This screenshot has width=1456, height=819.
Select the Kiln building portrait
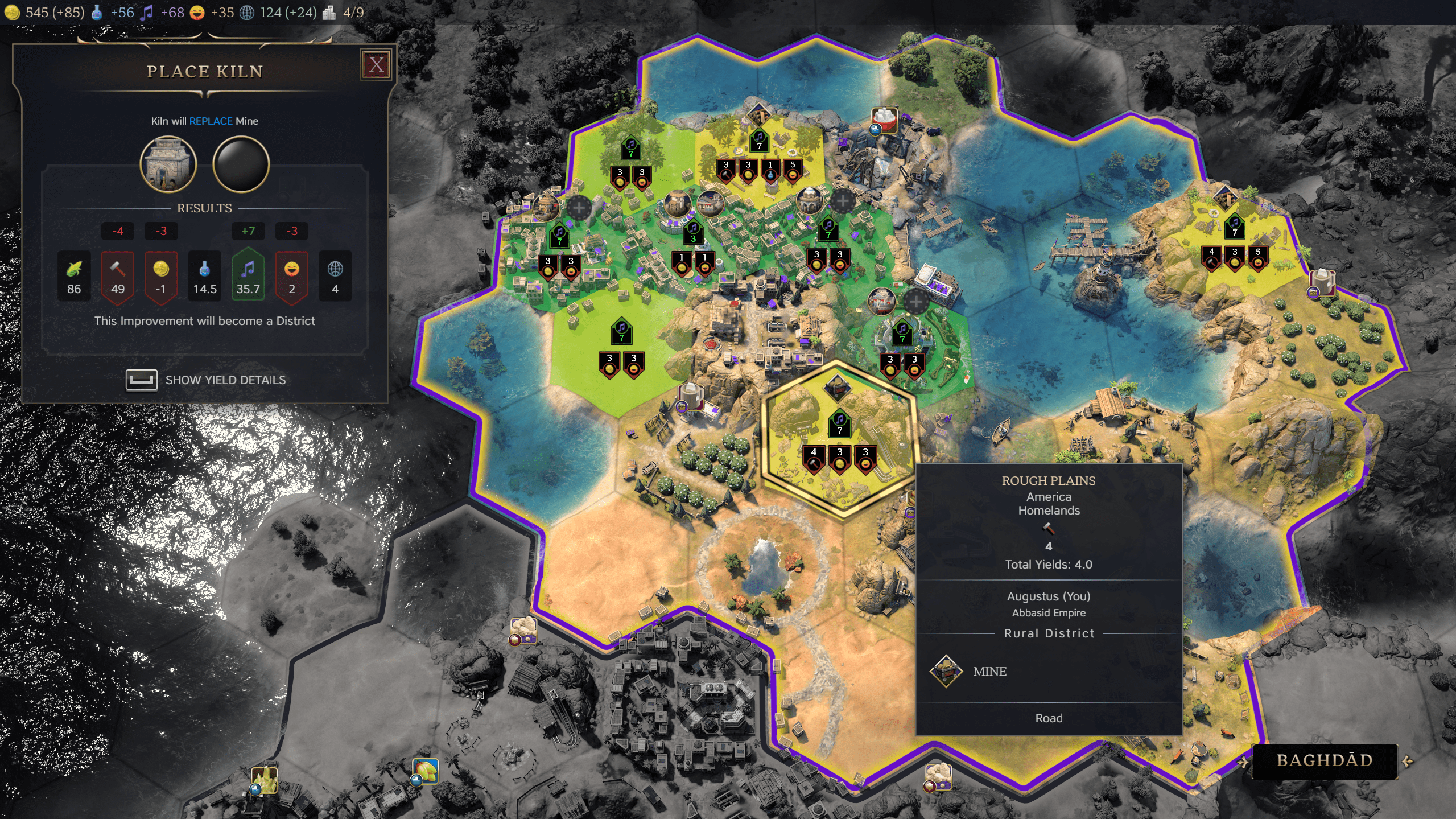(x=168, y=164)
